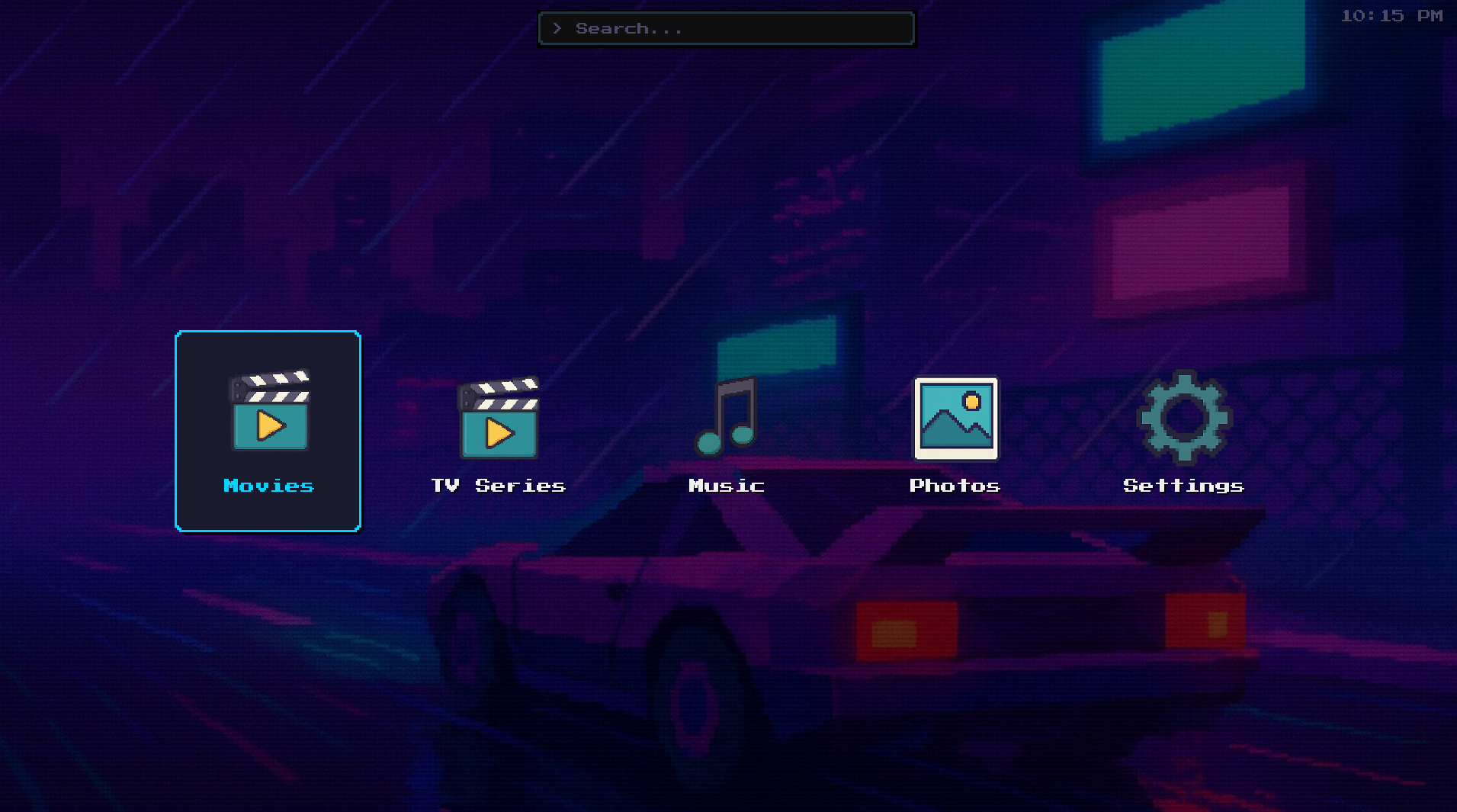Click the Settings text label
This screenshot has width=1457, height=812.
tap(1183, 485)
